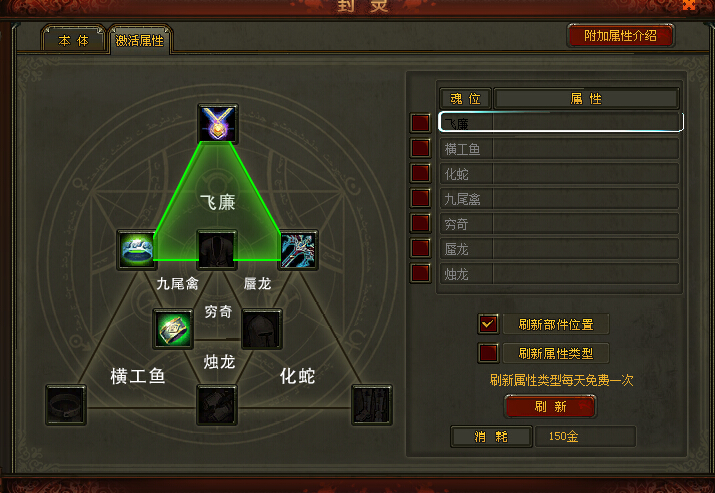Select the dark helmet equipment slot
715x493 pixels.
(x=262, y=328)
